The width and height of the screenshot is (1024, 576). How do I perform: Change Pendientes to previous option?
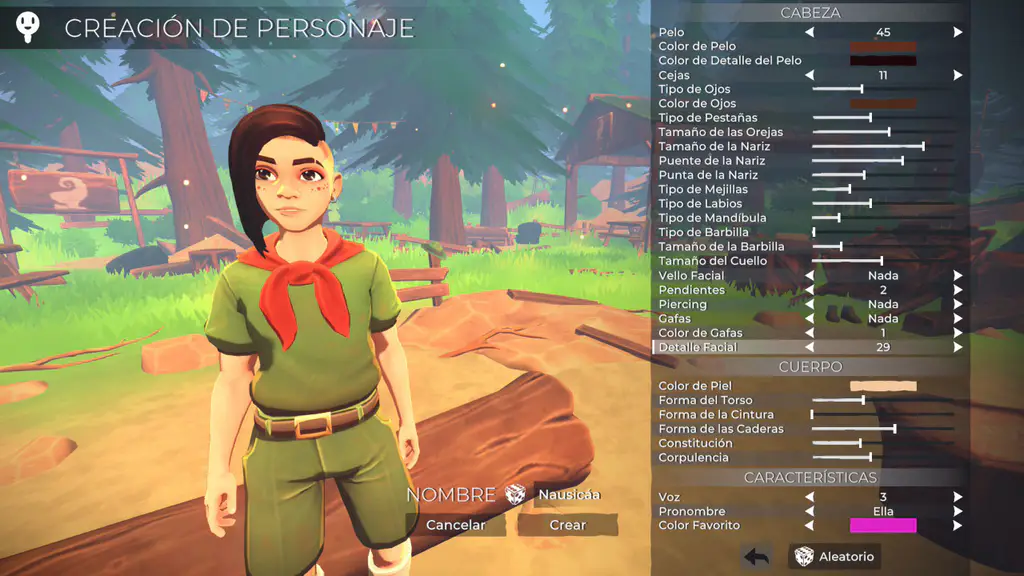810,290
